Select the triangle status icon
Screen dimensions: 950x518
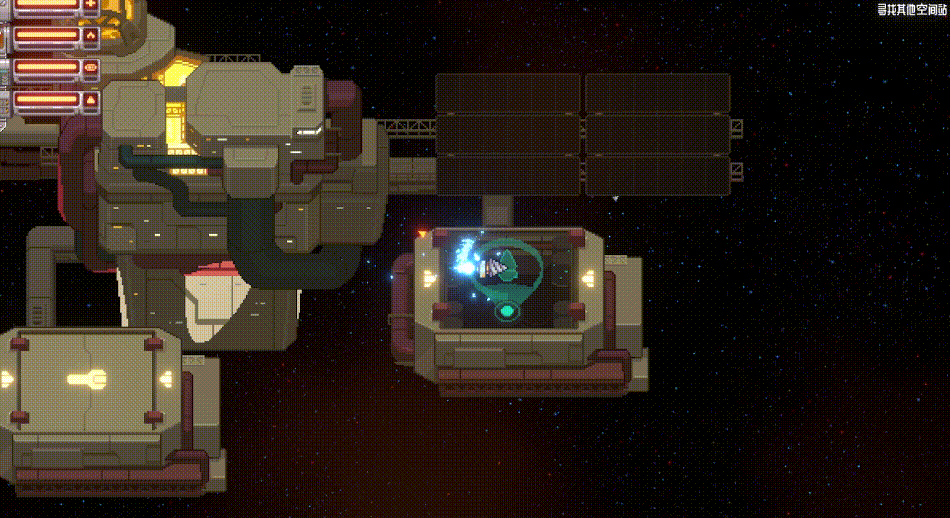point(91,100)
